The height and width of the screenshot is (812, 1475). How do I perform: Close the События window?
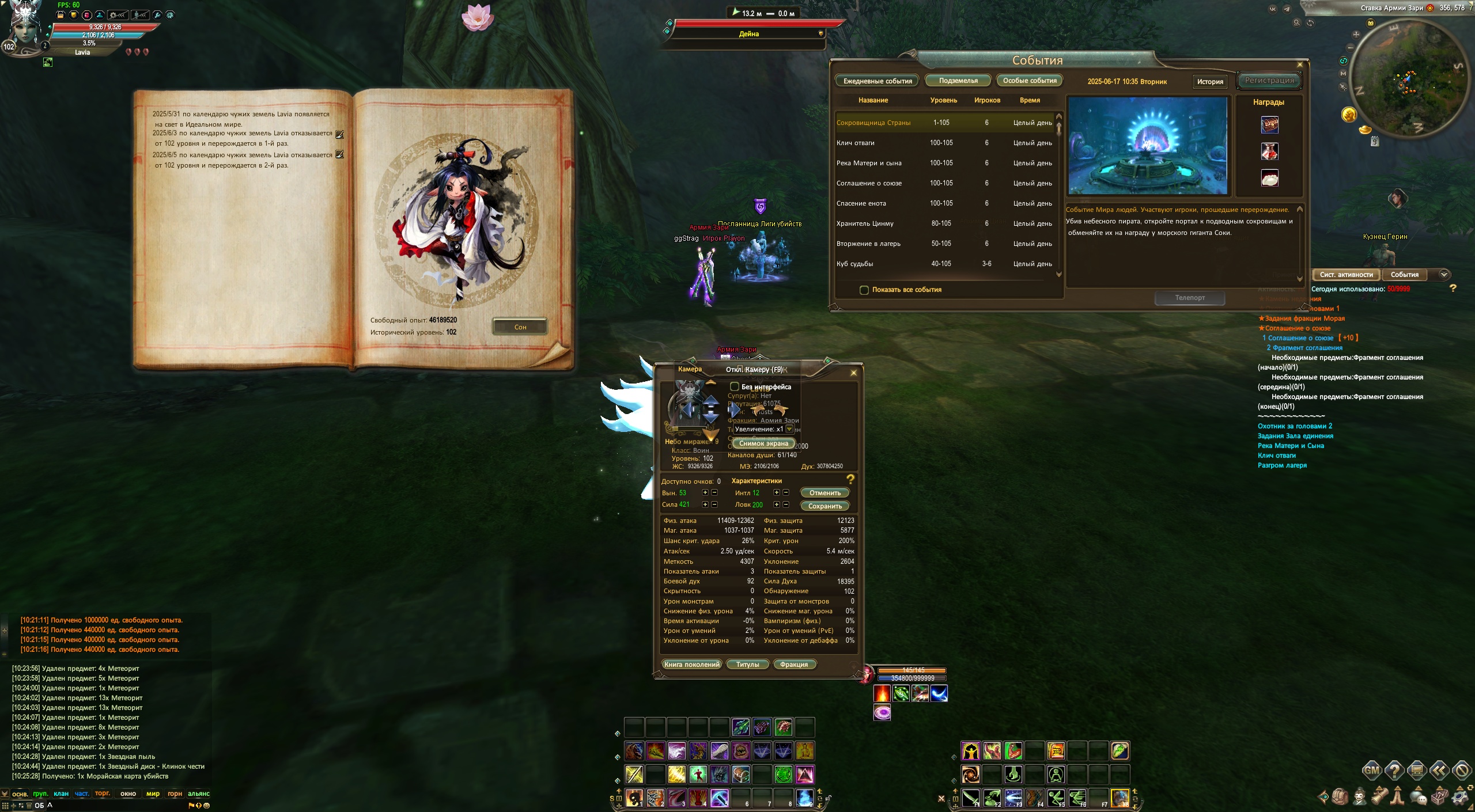(1300, 65)
